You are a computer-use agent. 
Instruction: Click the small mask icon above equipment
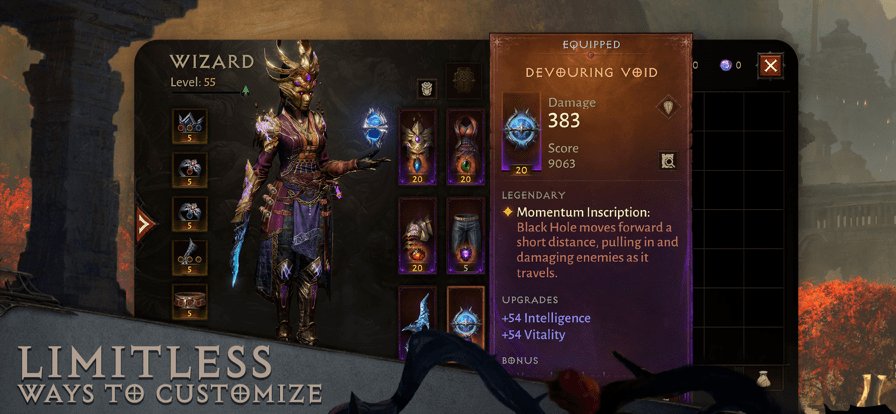(426, 88)
